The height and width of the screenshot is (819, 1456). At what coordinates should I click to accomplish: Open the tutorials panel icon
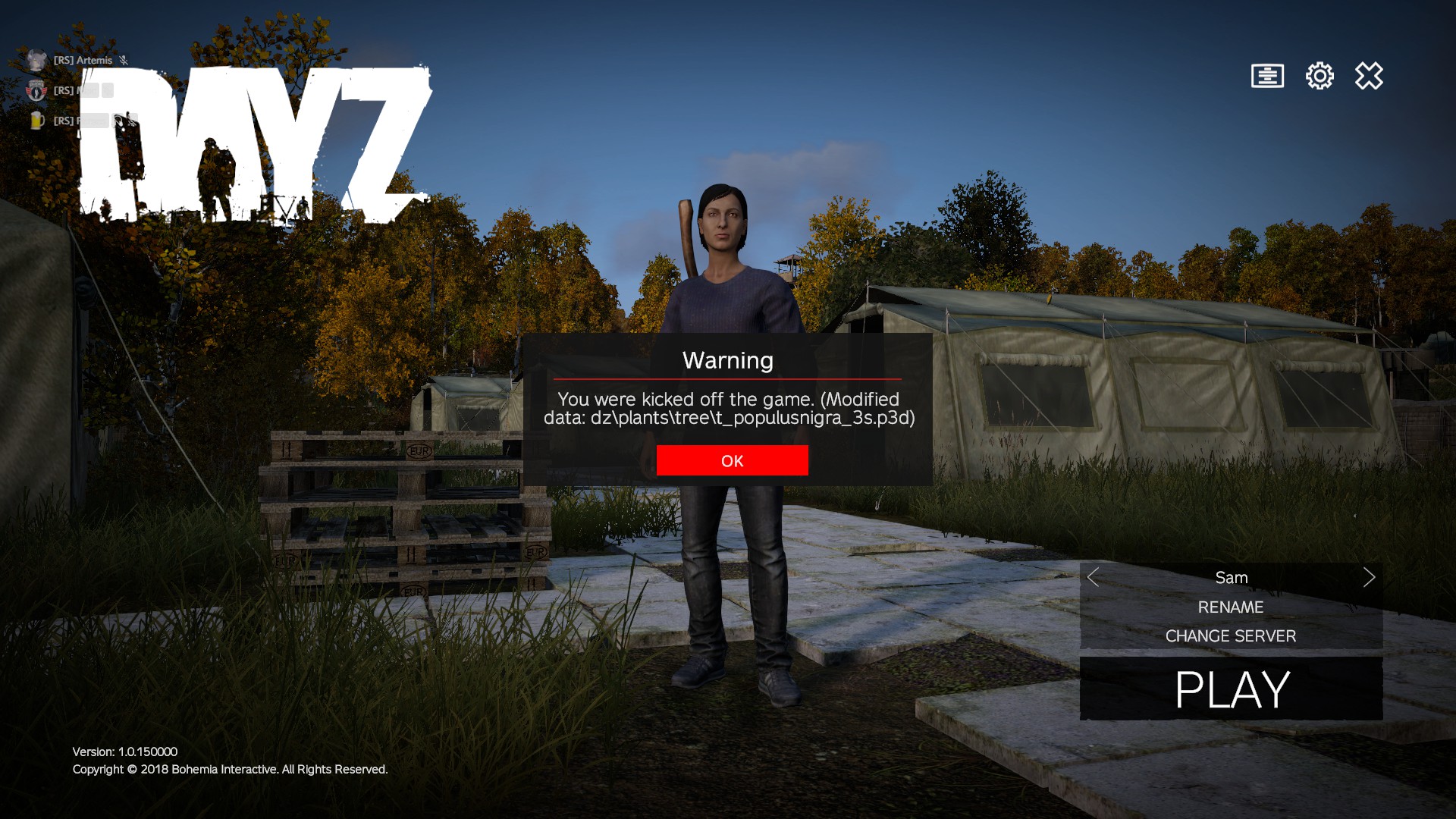1267,76
